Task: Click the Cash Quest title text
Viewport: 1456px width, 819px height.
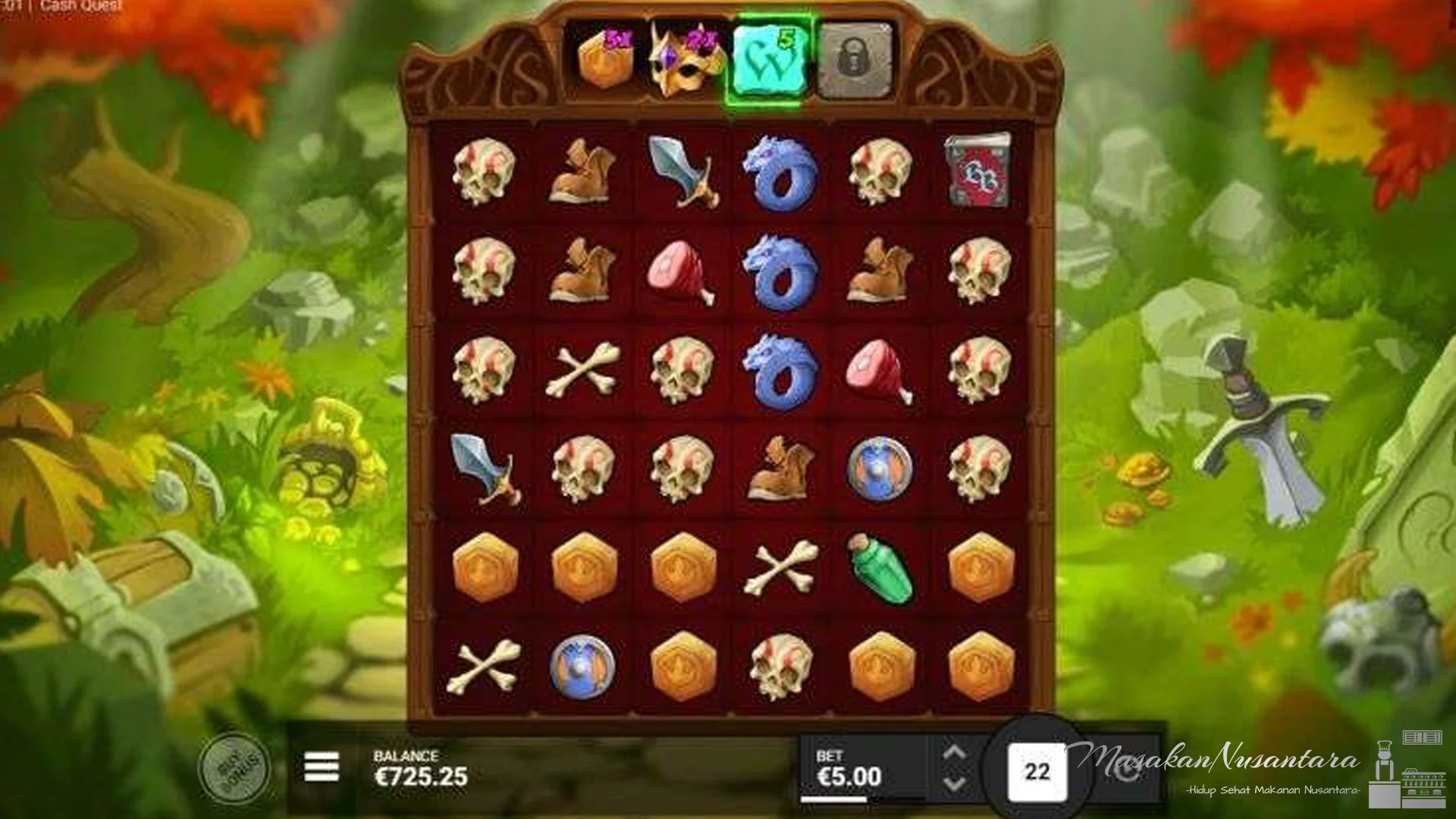Action: (x=79, y=4)
